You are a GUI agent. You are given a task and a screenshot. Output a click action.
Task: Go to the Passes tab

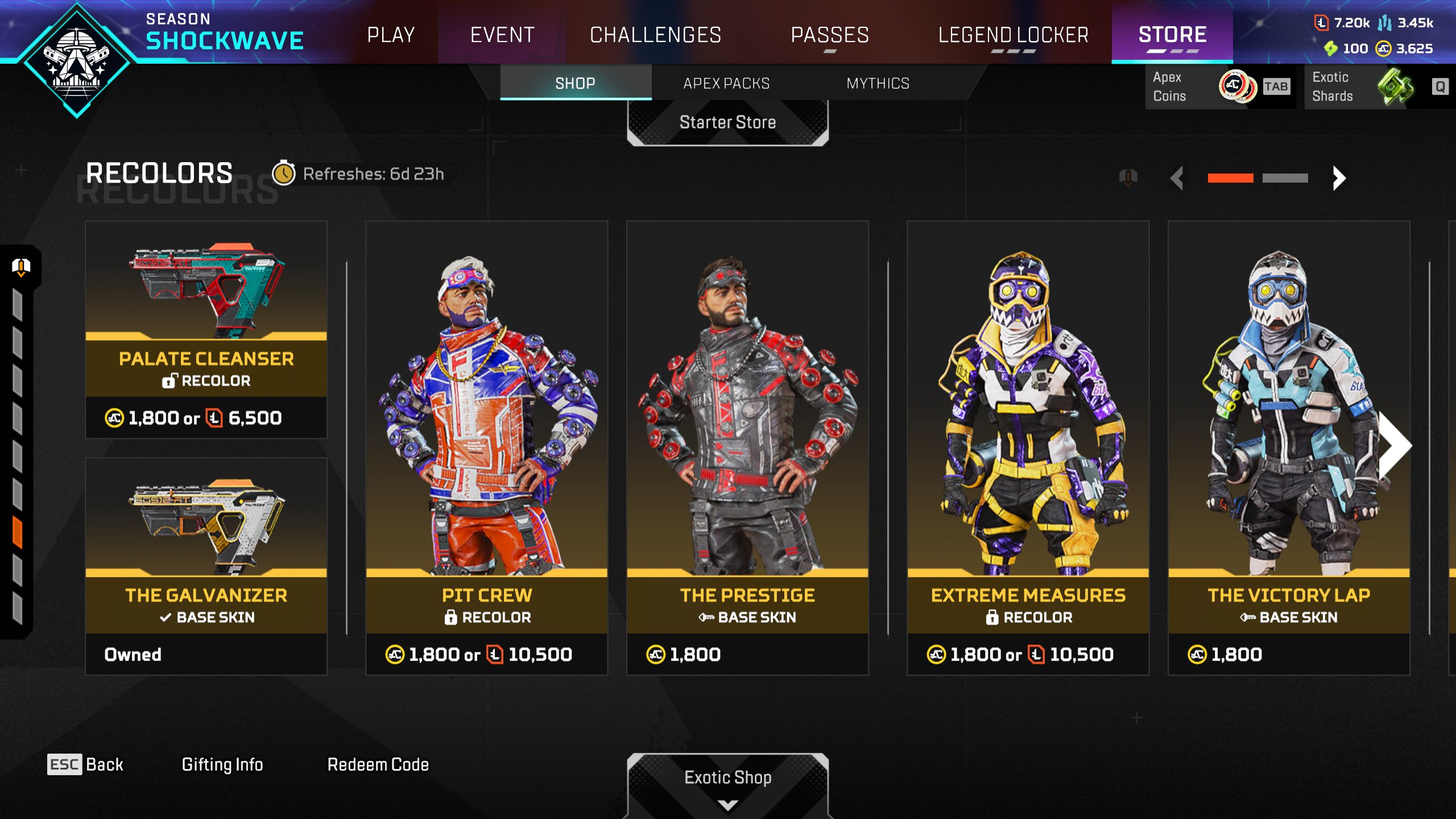(830, 35)
